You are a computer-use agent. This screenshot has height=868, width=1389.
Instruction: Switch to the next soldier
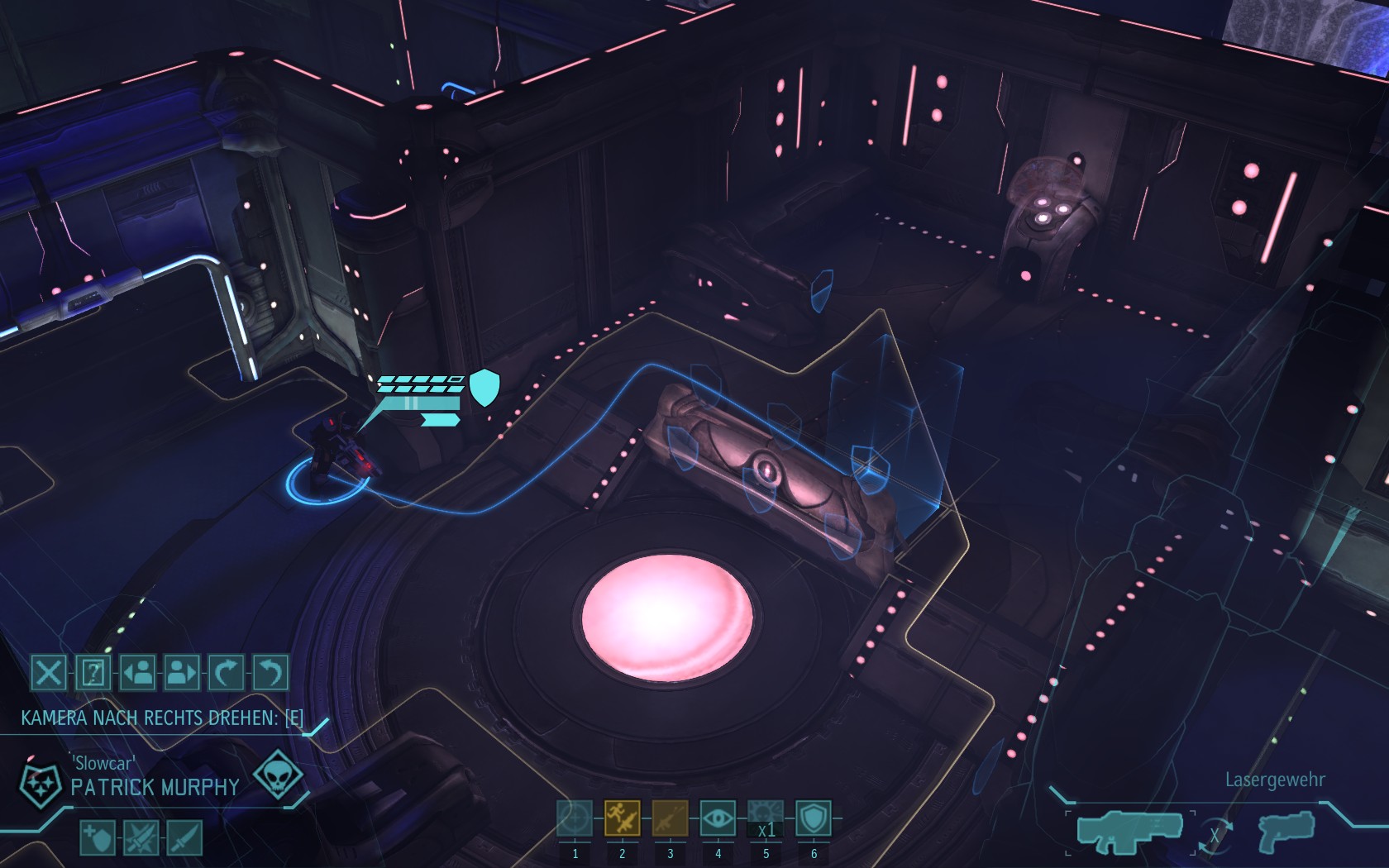coord(182,673)
